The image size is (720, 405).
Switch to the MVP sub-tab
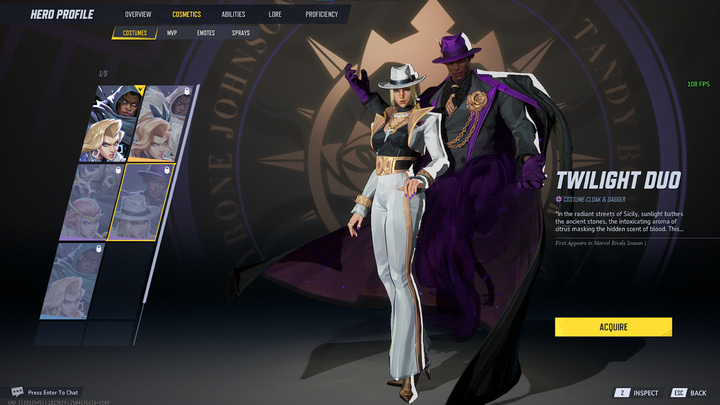click(172, 33)
